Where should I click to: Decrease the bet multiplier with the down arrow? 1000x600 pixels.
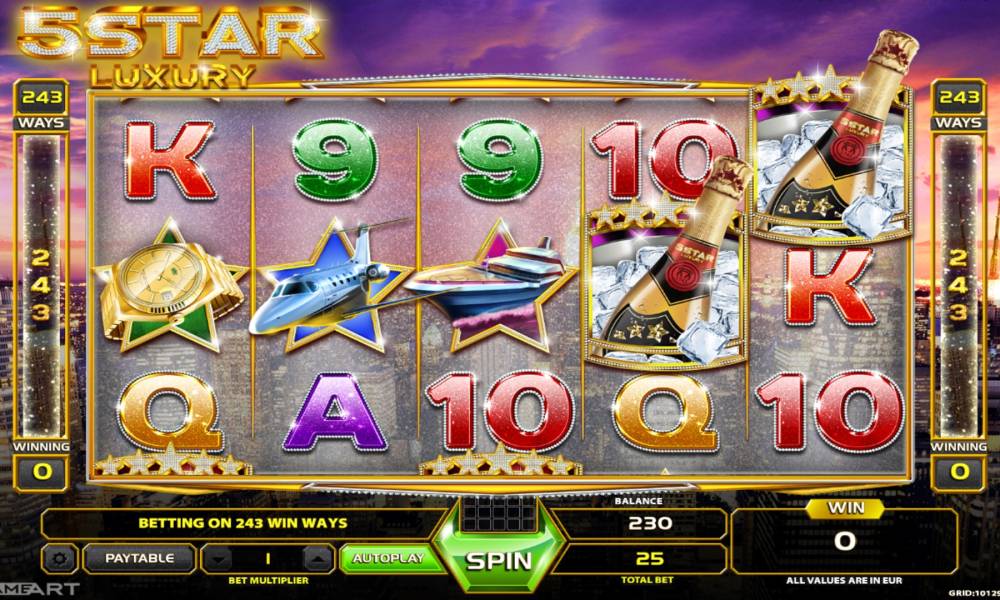218,558
